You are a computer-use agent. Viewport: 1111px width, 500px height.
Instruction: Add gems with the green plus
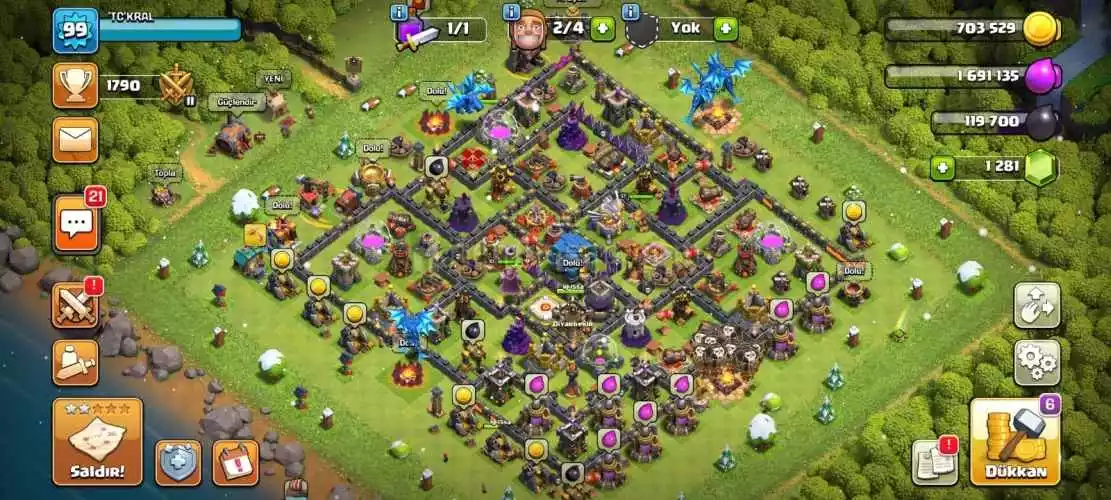point(942,167)
